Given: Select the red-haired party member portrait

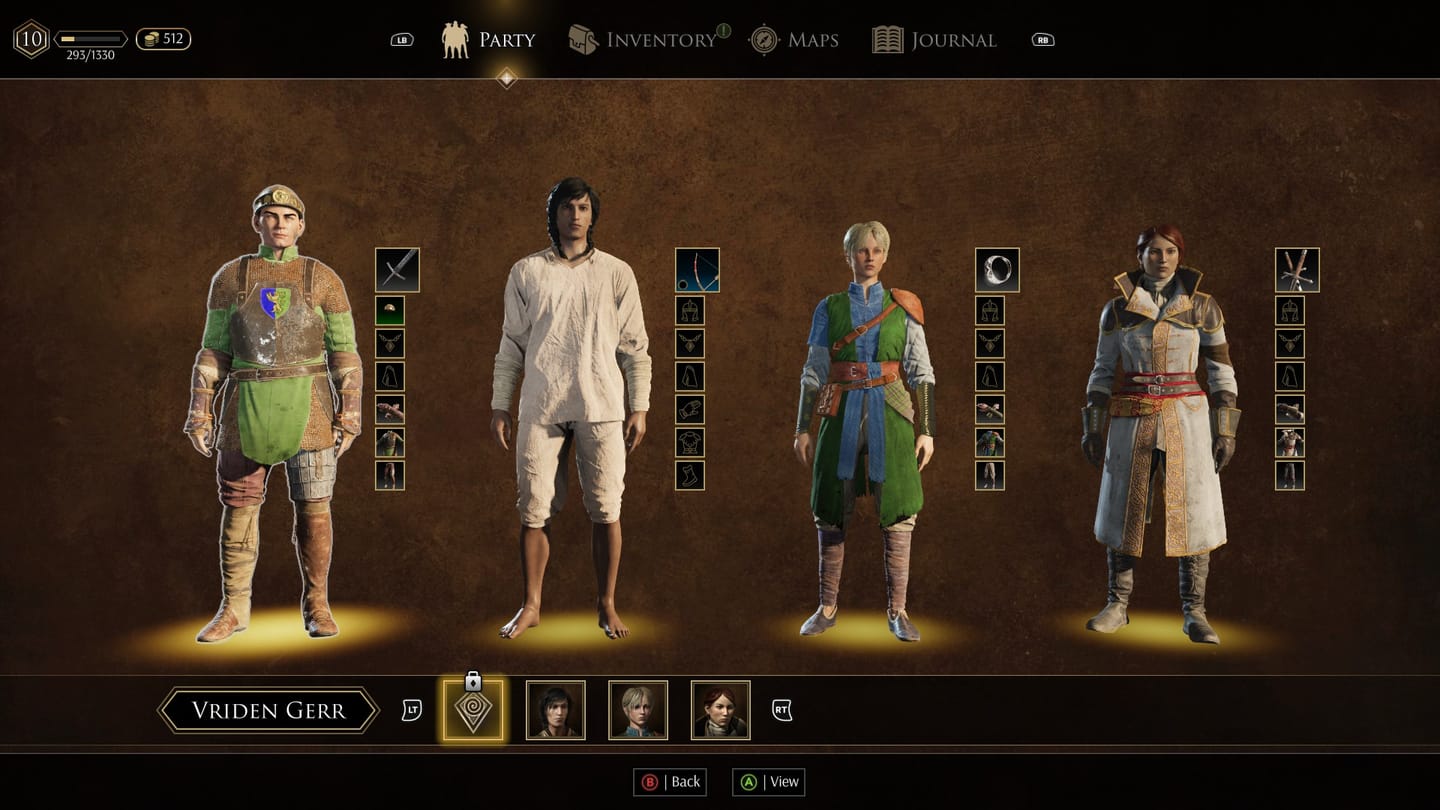Looking at the screenshot, I should 720,710.
